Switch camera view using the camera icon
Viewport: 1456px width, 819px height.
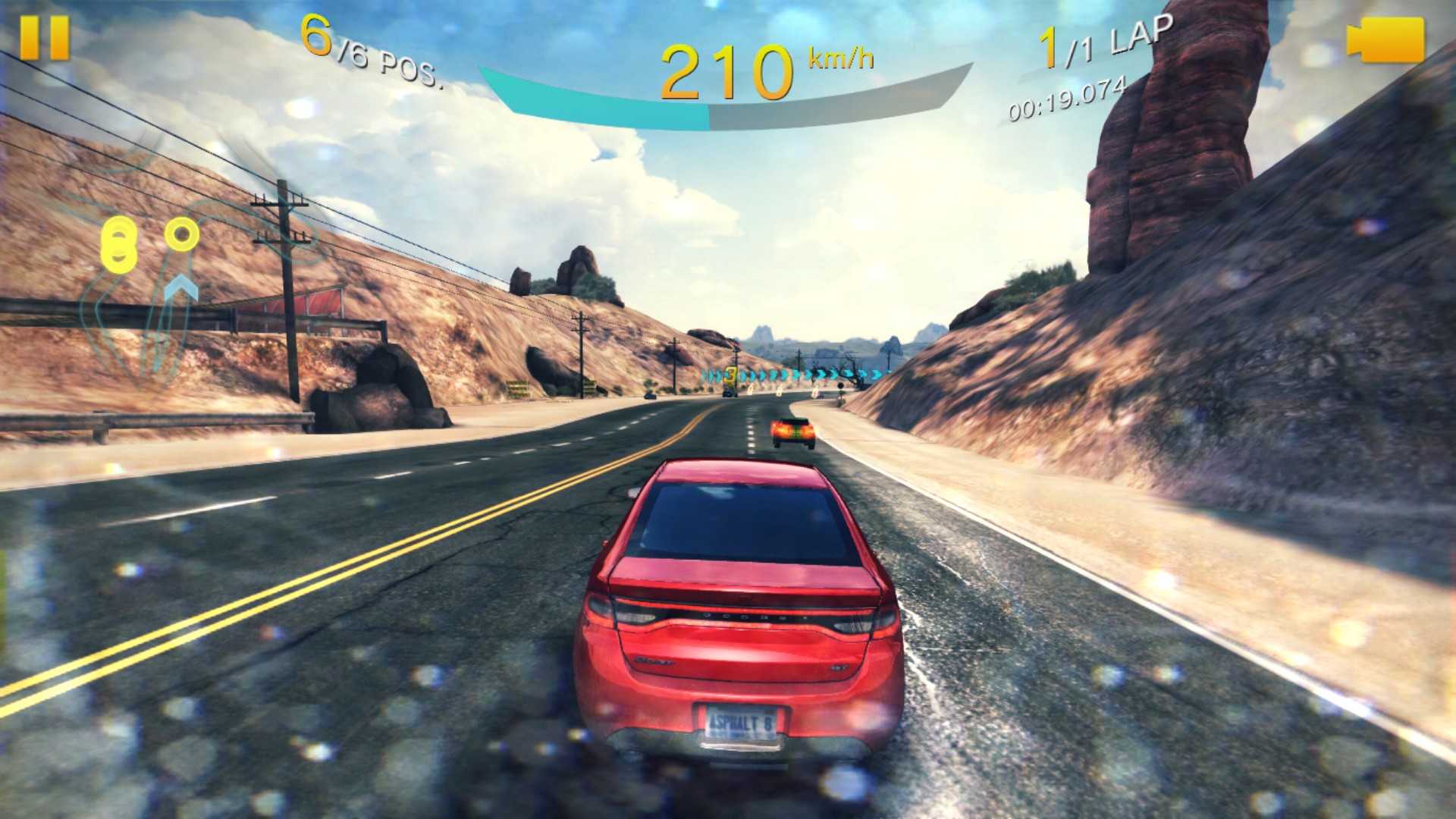click(1385, 40)
